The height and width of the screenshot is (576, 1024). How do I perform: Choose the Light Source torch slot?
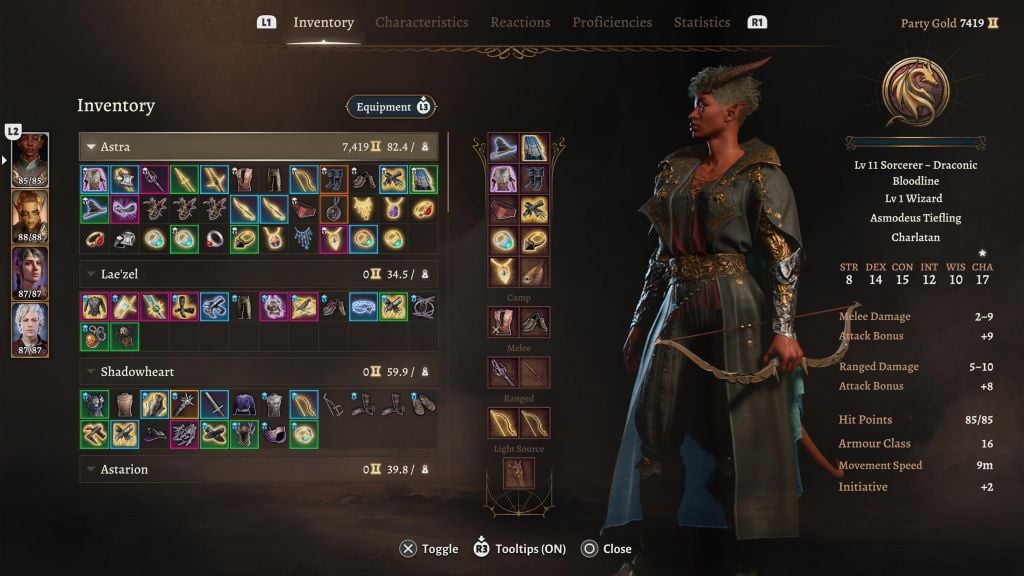[518, 472]
